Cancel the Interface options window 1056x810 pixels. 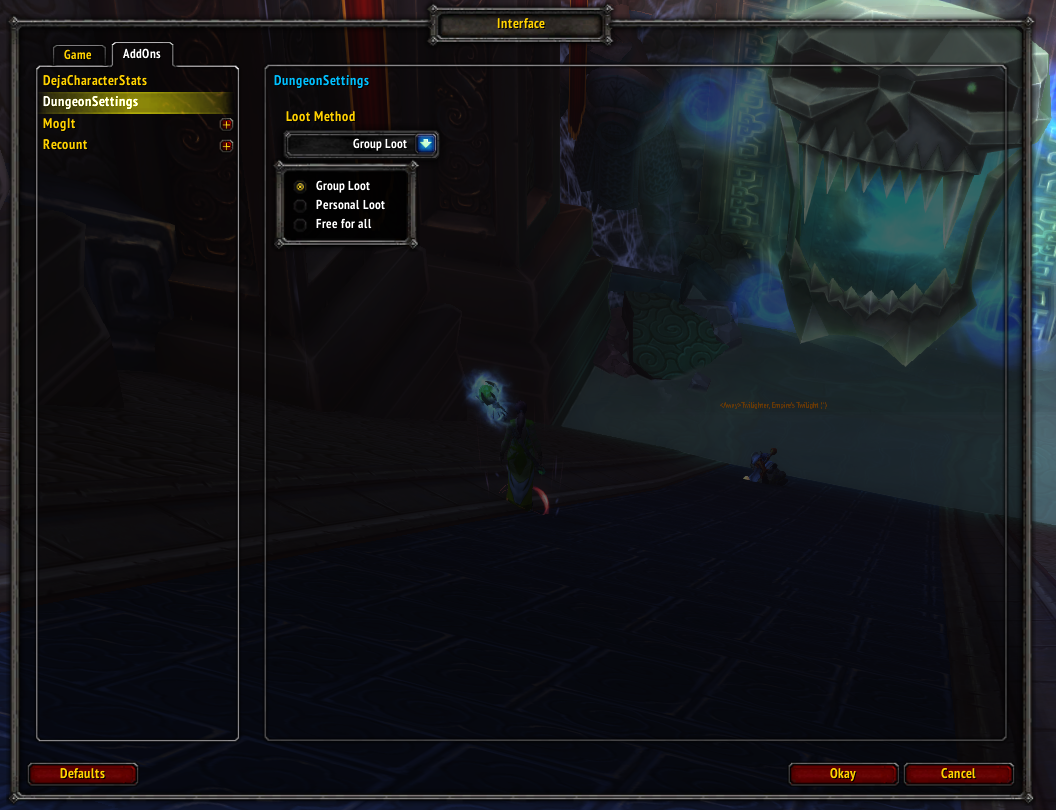(957, 773)
